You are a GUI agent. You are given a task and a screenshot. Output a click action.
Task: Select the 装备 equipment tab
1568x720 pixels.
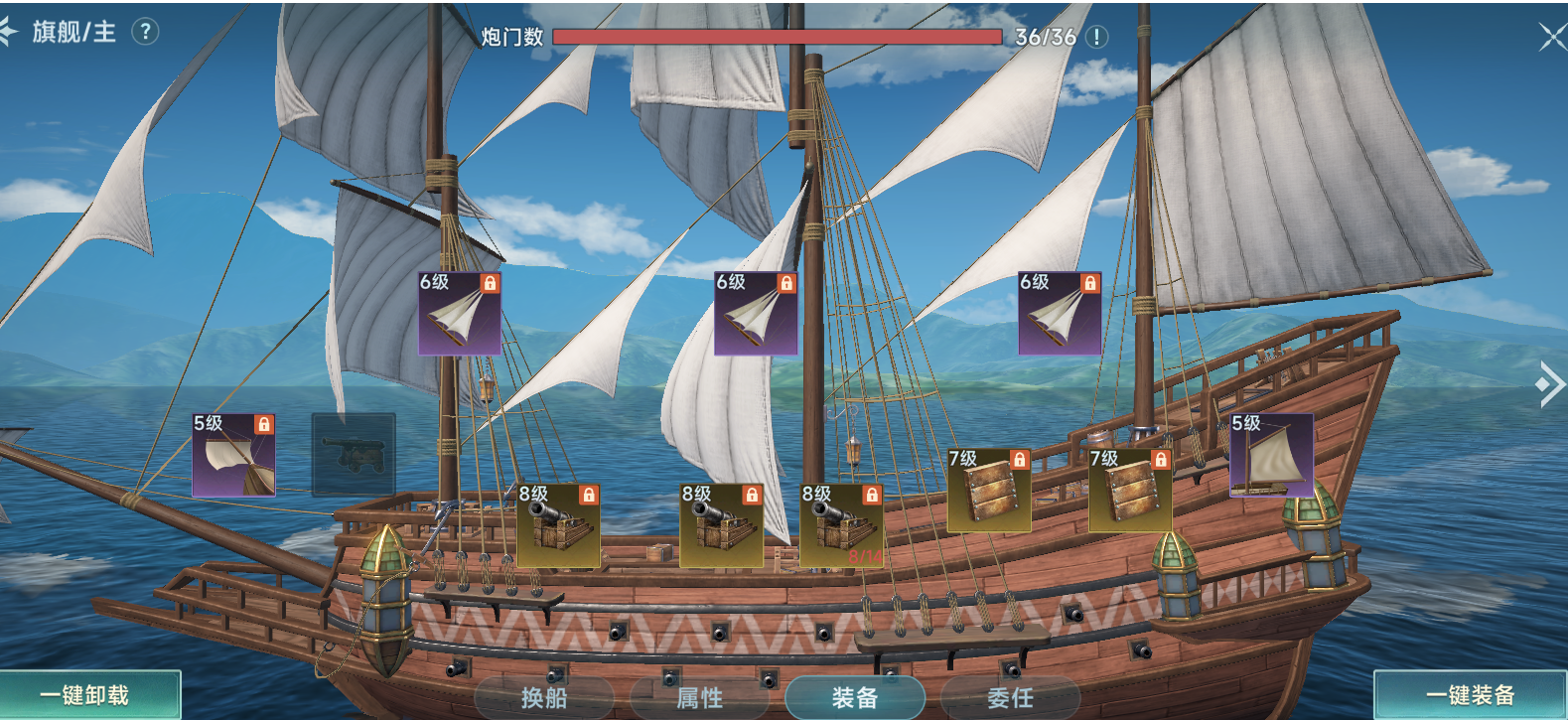pos(854,698)
